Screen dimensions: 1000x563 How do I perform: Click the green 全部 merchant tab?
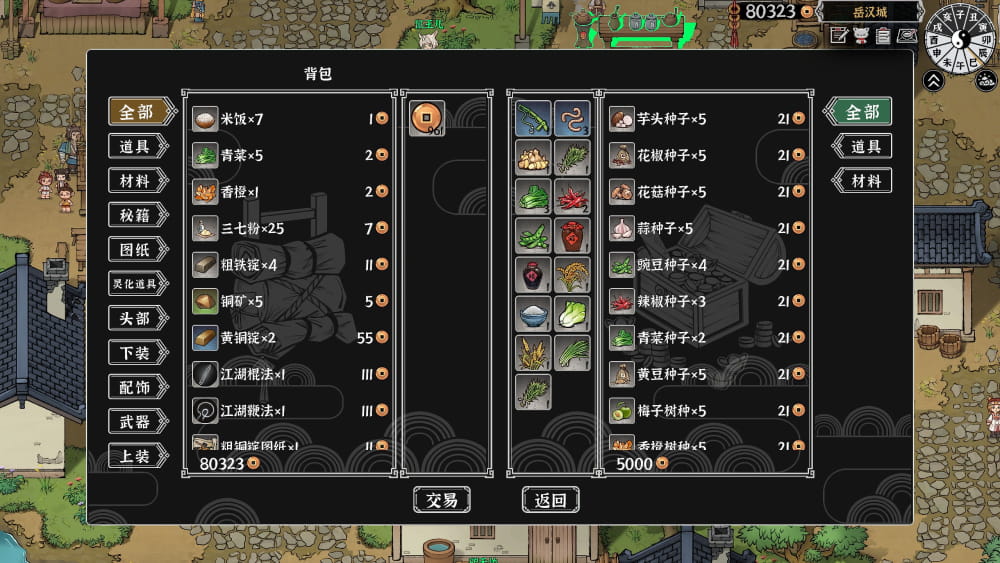(x=860, y=112)
